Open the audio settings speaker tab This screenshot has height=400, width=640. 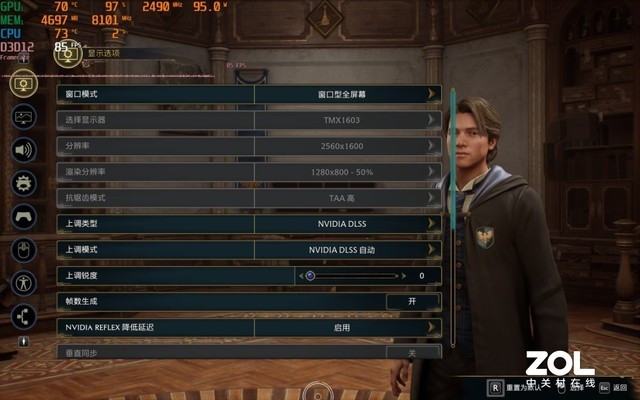[24, 150]
